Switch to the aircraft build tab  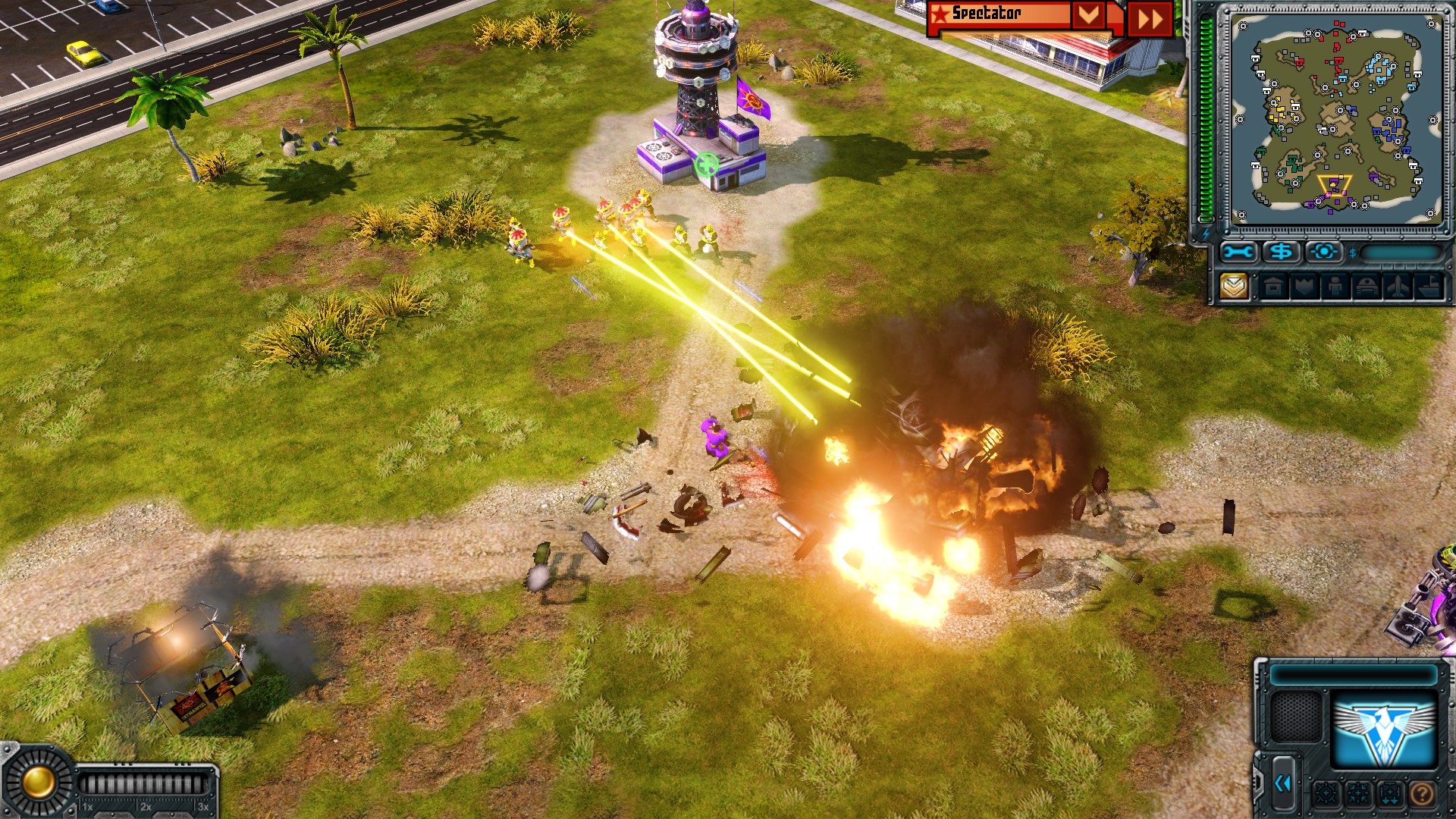coord(1398,287)
